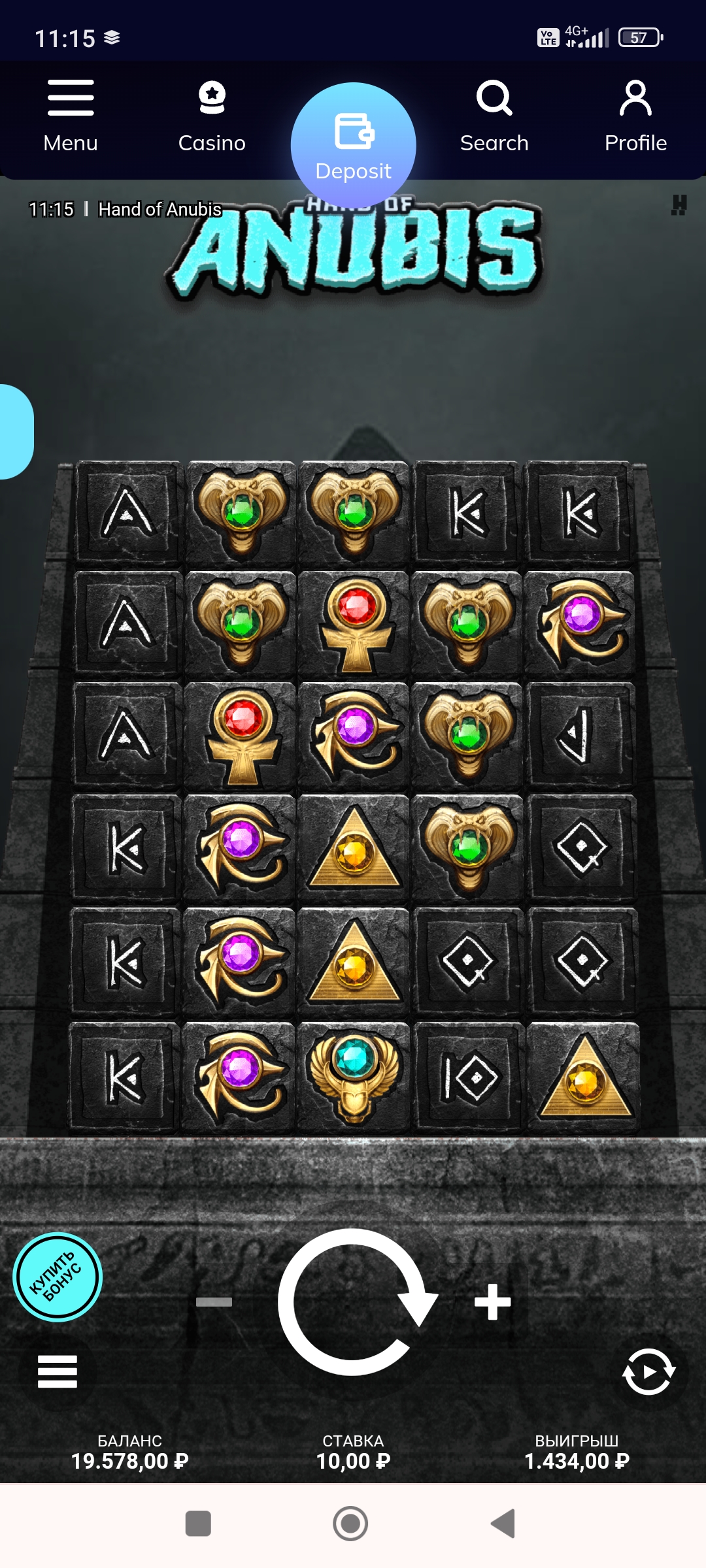This screenshot has height=1568, width=706.
Task: Increase the bet with the plus button
Action: pos(492,1301)
